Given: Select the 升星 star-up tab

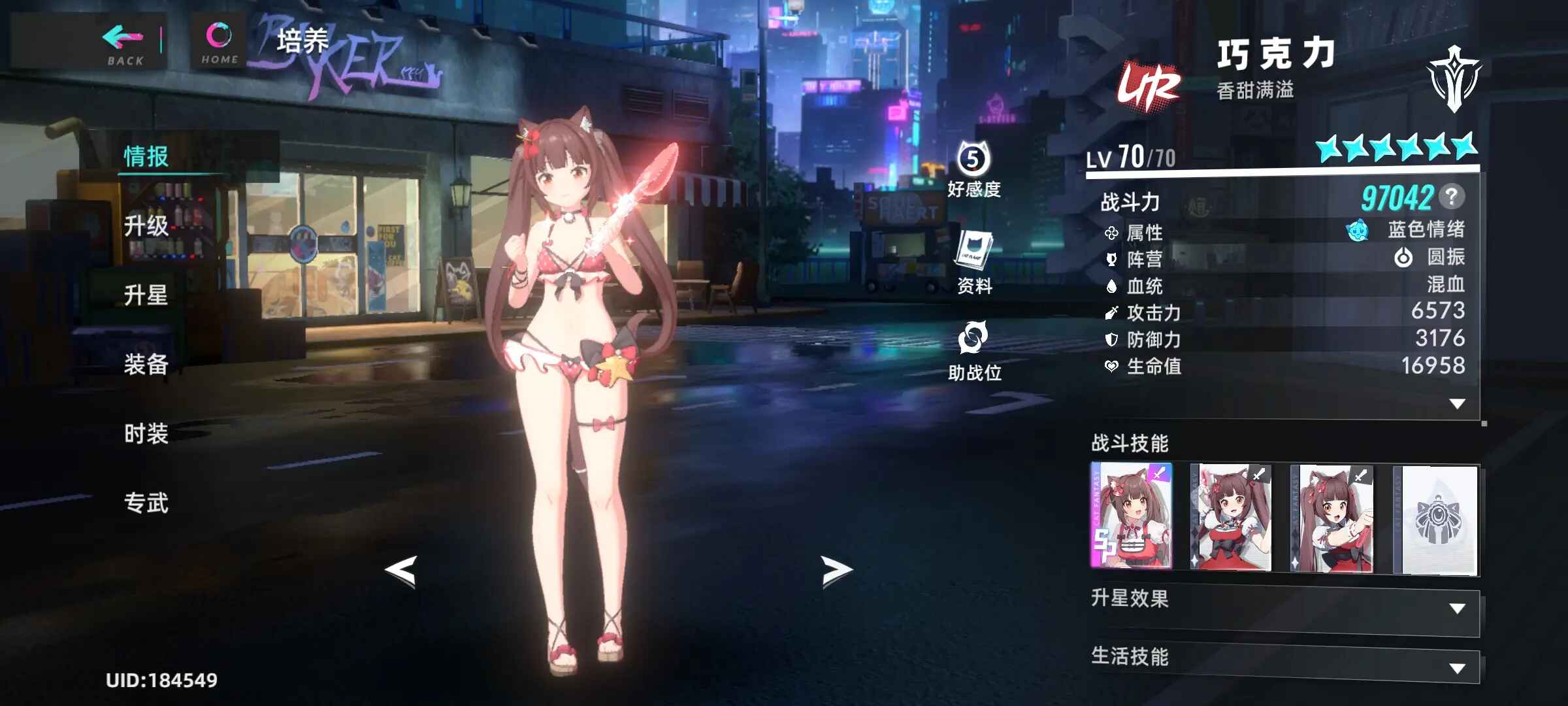Looking at the screenshot, I should click(146, 295).
